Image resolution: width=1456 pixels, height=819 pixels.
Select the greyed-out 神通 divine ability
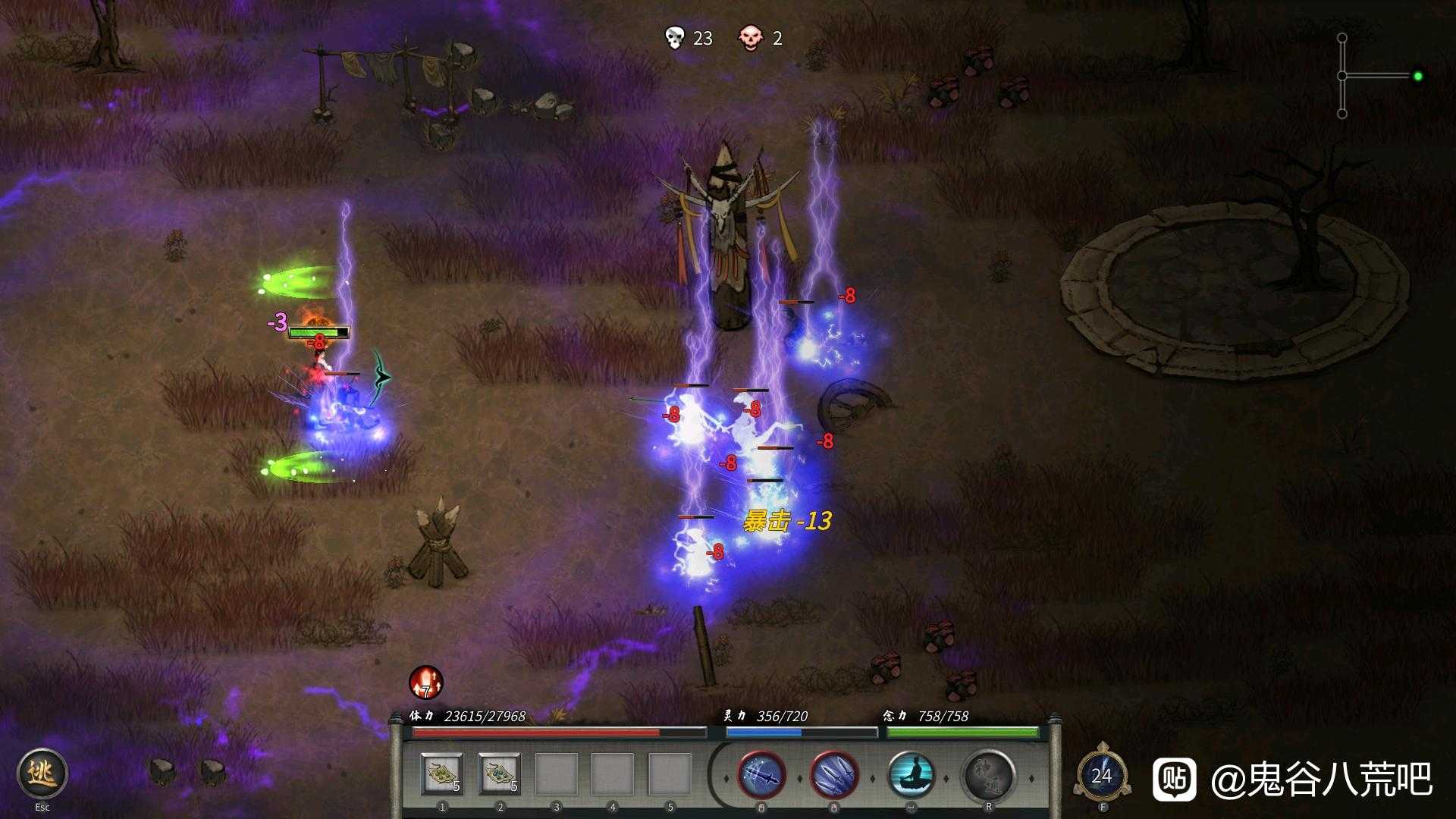pyautogui.click(x=989, y=776)
